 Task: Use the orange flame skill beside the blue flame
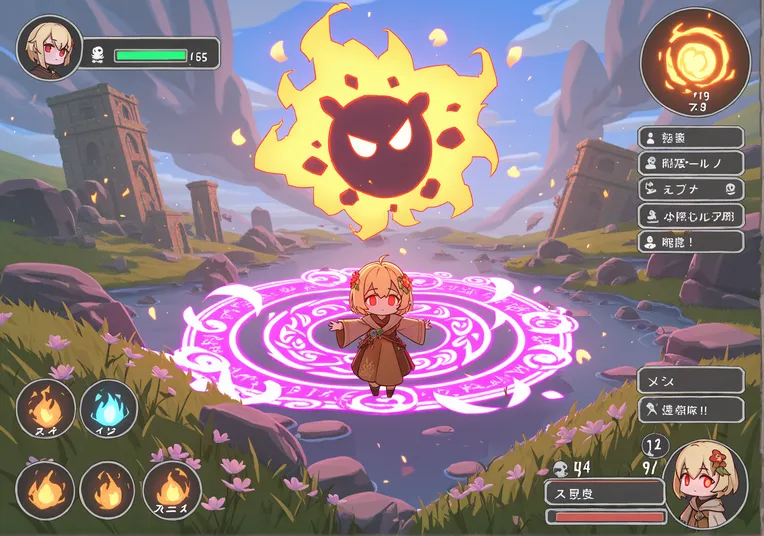click(46, 409)
